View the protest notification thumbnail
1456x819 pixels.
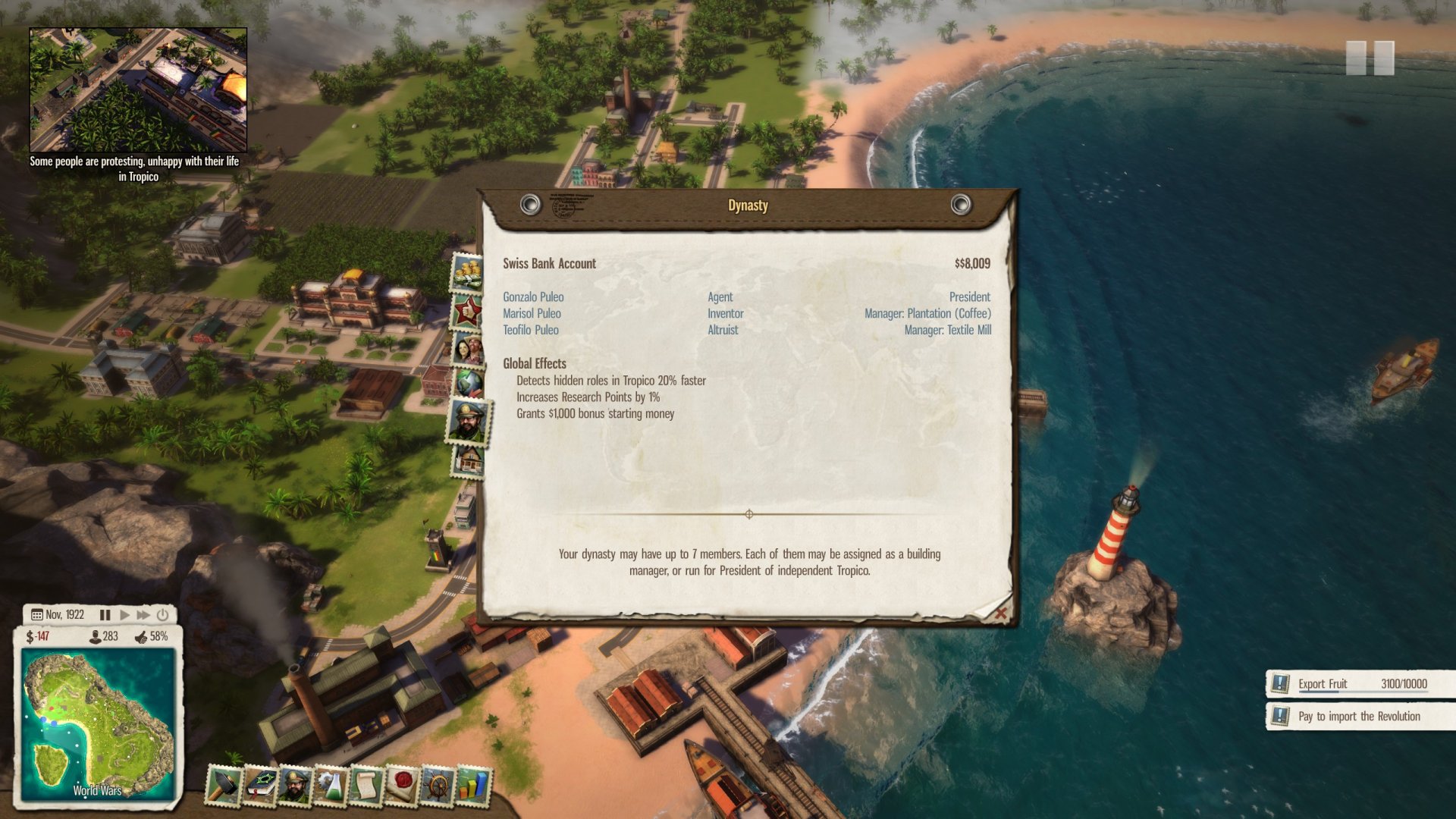pos(138,90)
